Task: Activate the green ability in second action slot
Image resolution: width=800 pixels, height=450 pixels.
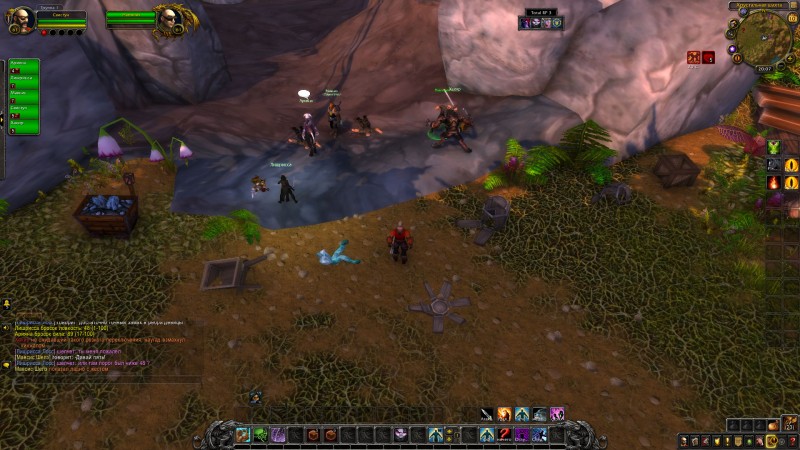Action: point(260,434)
